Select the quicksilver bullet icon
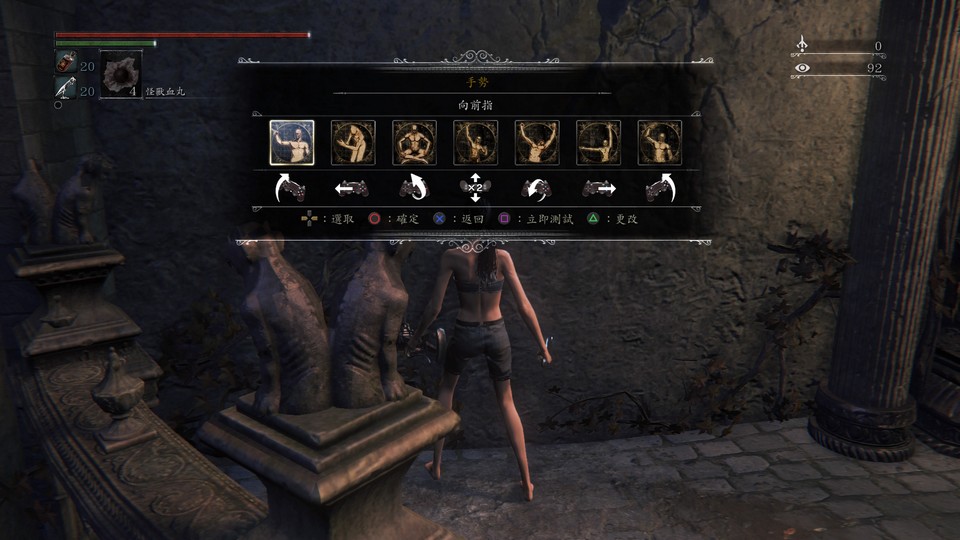This screenshot has width=960, height=540. click(64, 90)
